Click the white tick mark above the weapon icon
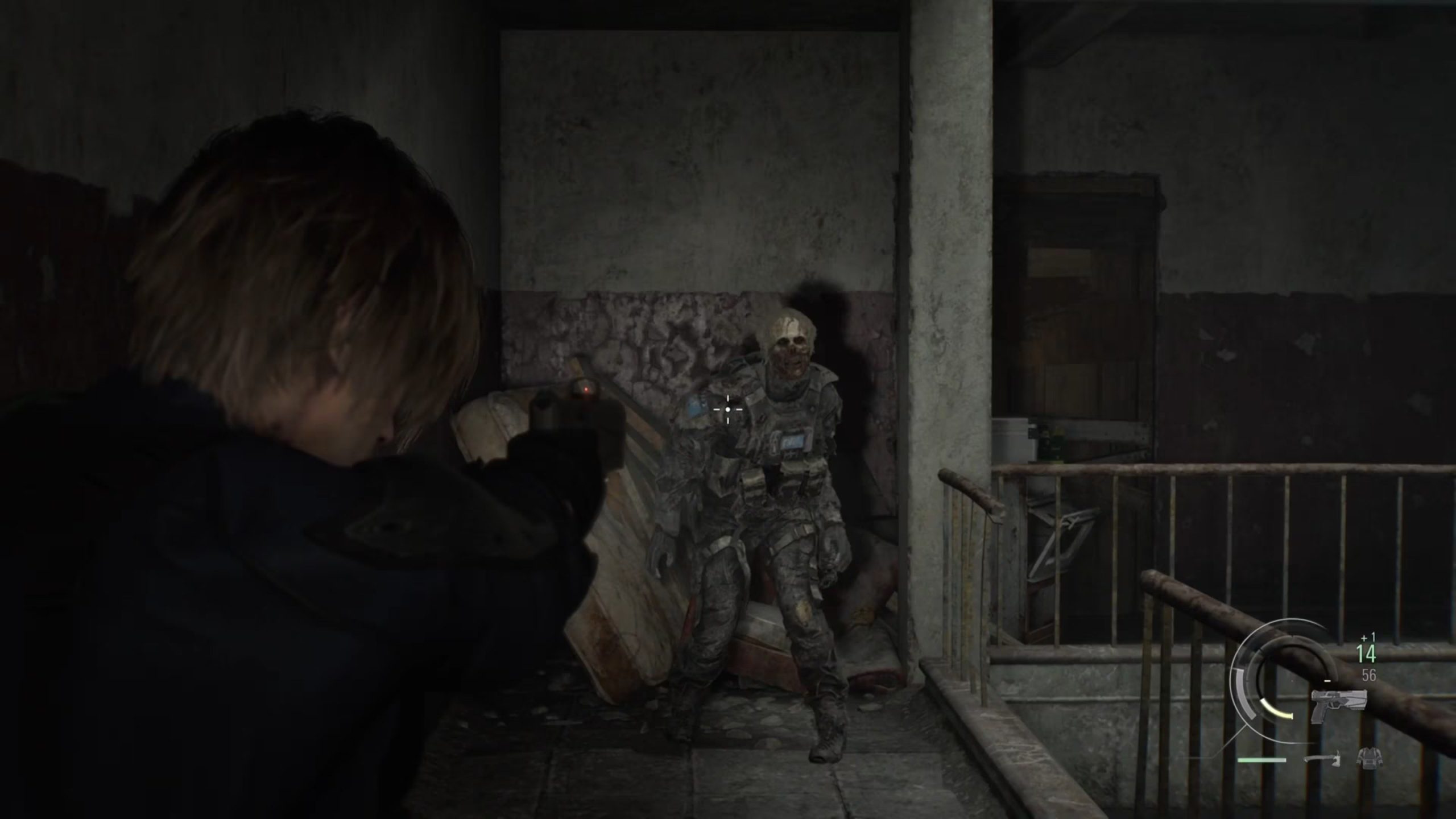The height and width of the screenshot is (819, 1456). point(1327,680)
